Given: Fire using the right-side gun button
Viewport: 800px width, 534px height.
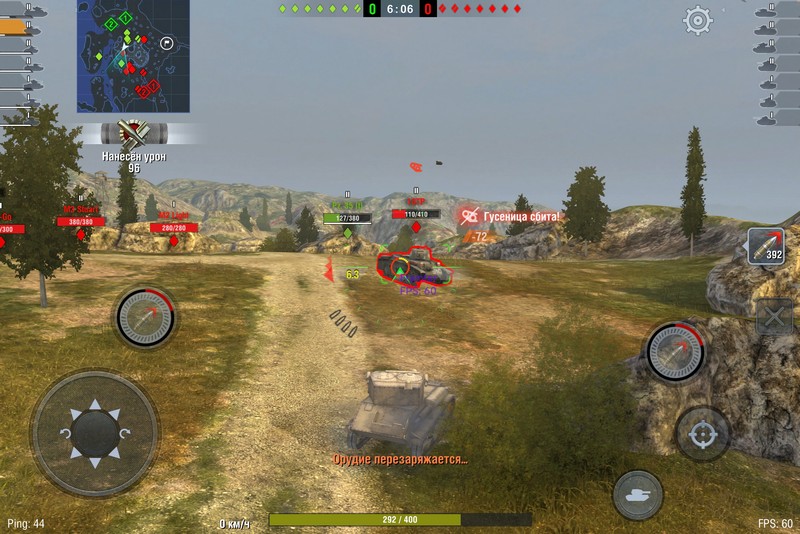Looking at the screenshot, I should (676, 351).
